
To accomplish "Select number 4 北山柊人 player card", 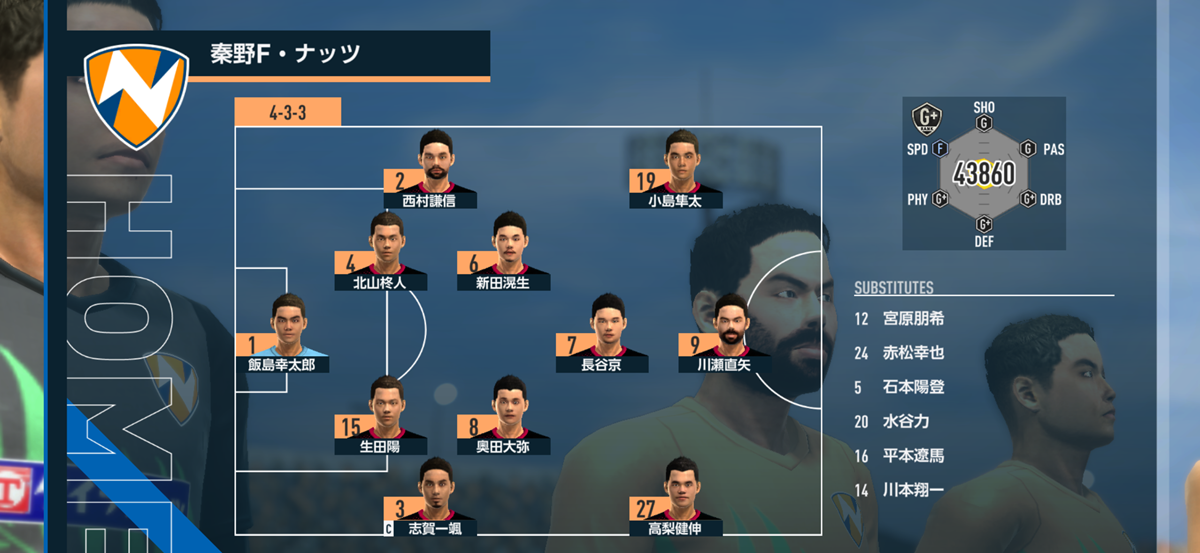I will click(380, 256).
